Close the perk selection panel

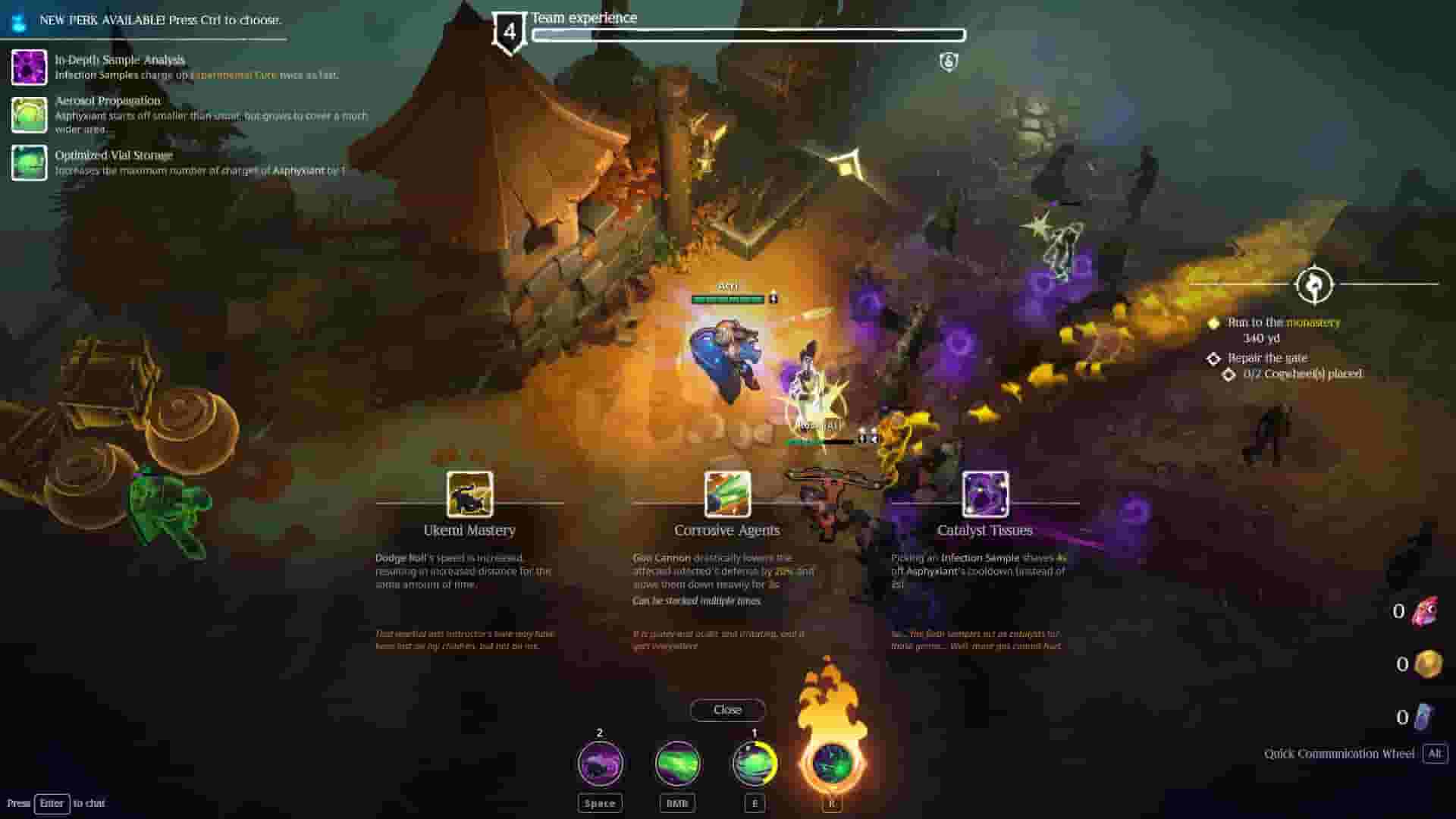pyautogui.click(x=727, y=710)
